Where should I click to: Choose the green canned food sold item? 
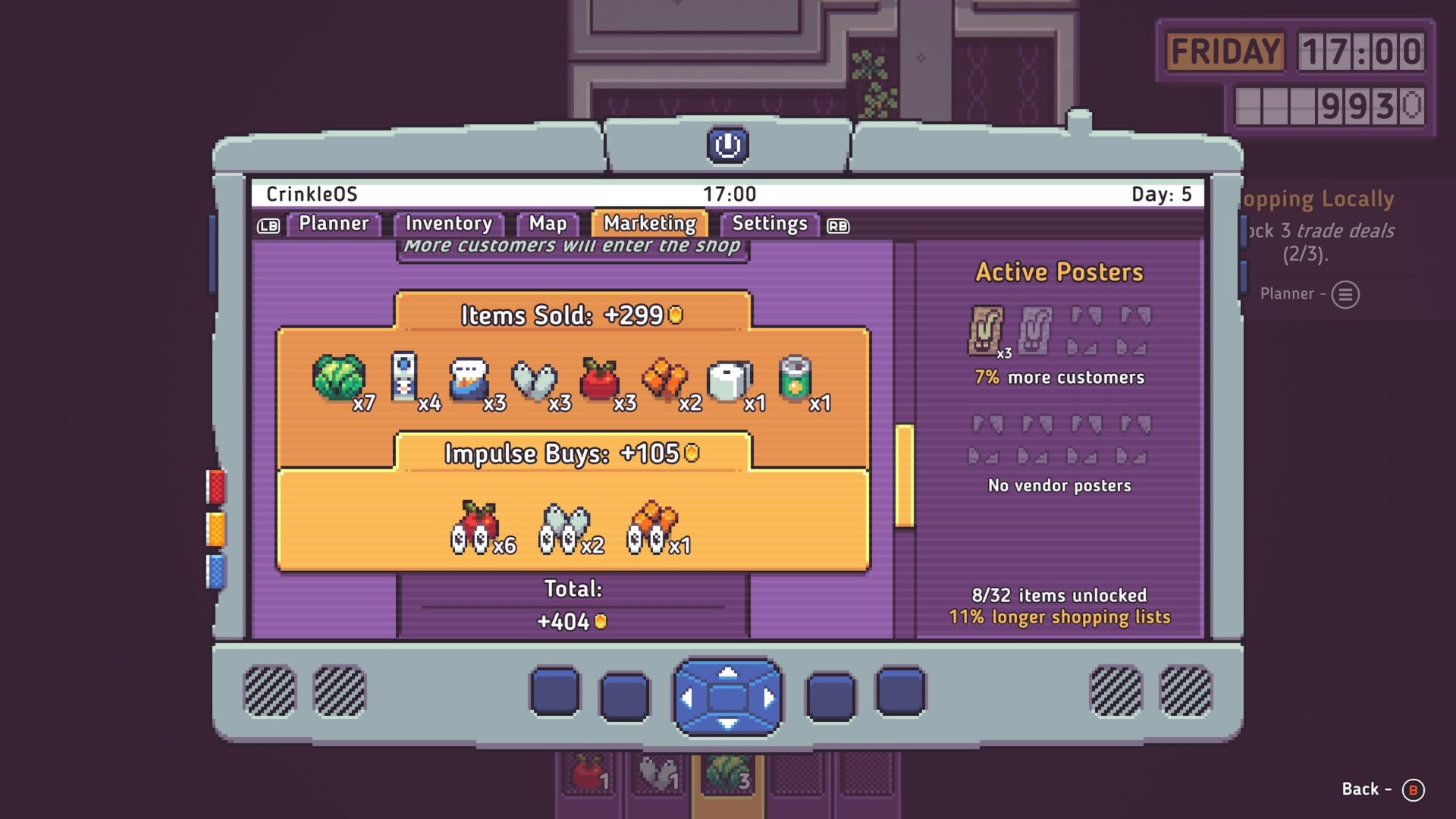[x=795, y=377]
